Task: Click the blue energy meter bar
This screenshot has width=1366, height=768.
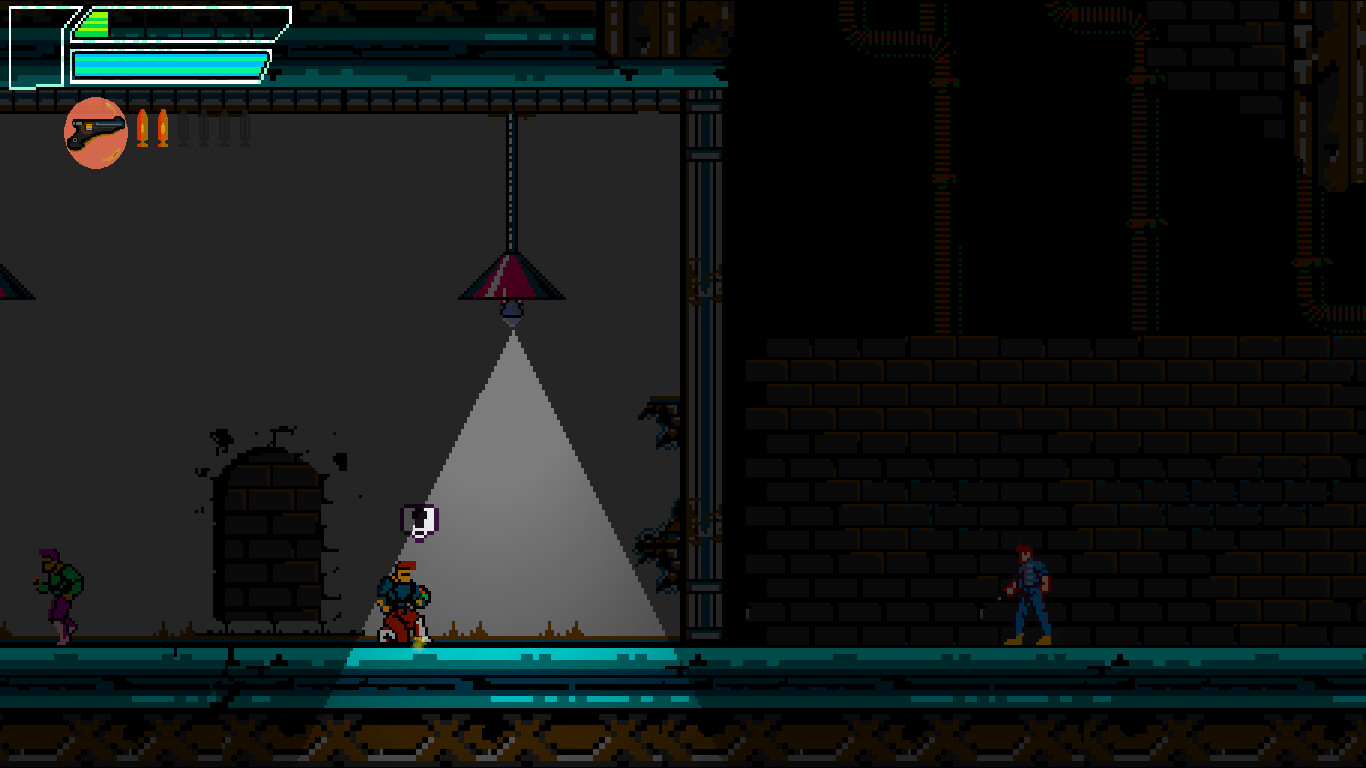Action: (x=170, y=65)
